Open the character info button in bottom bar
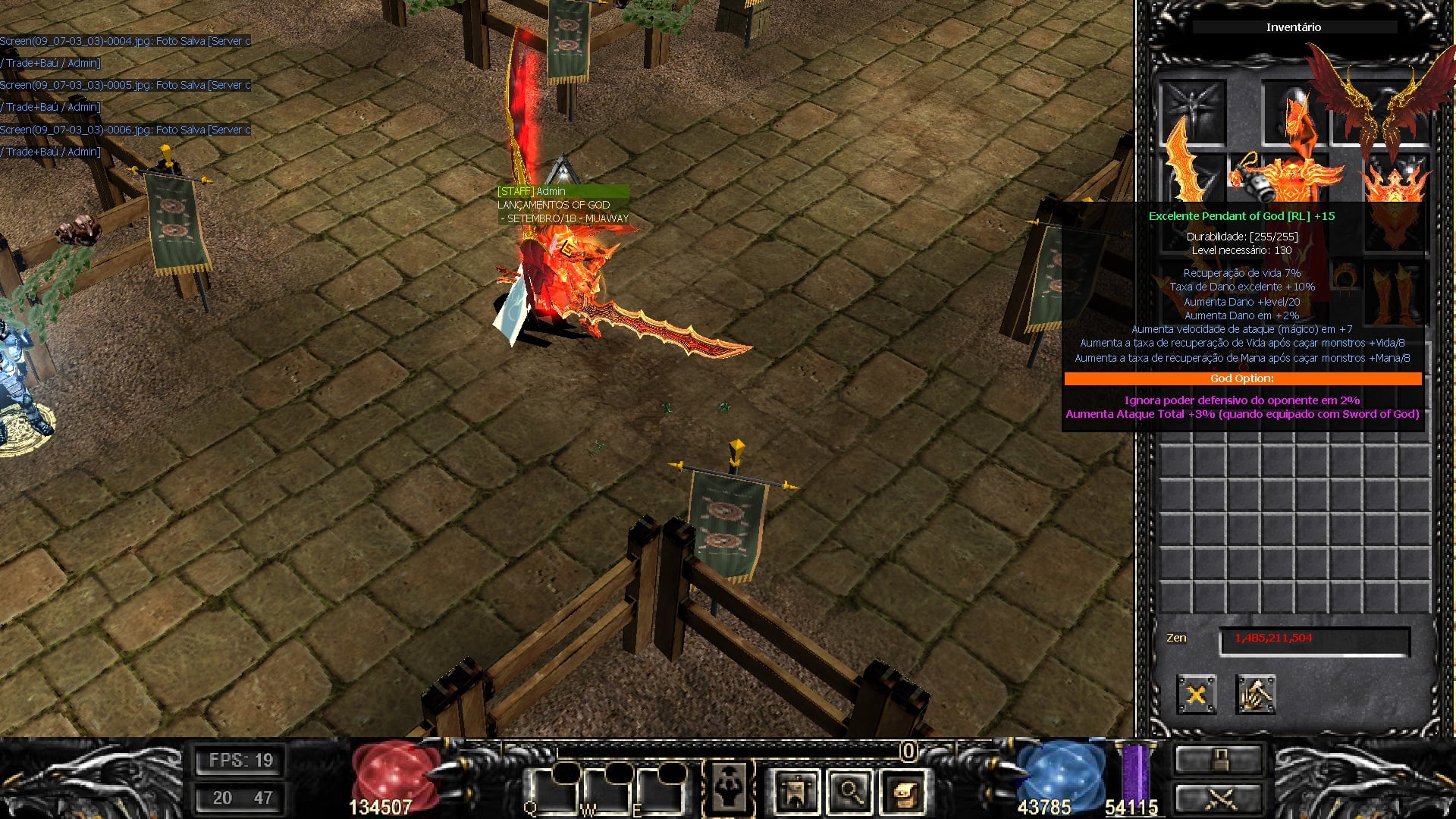 (729, 789)
